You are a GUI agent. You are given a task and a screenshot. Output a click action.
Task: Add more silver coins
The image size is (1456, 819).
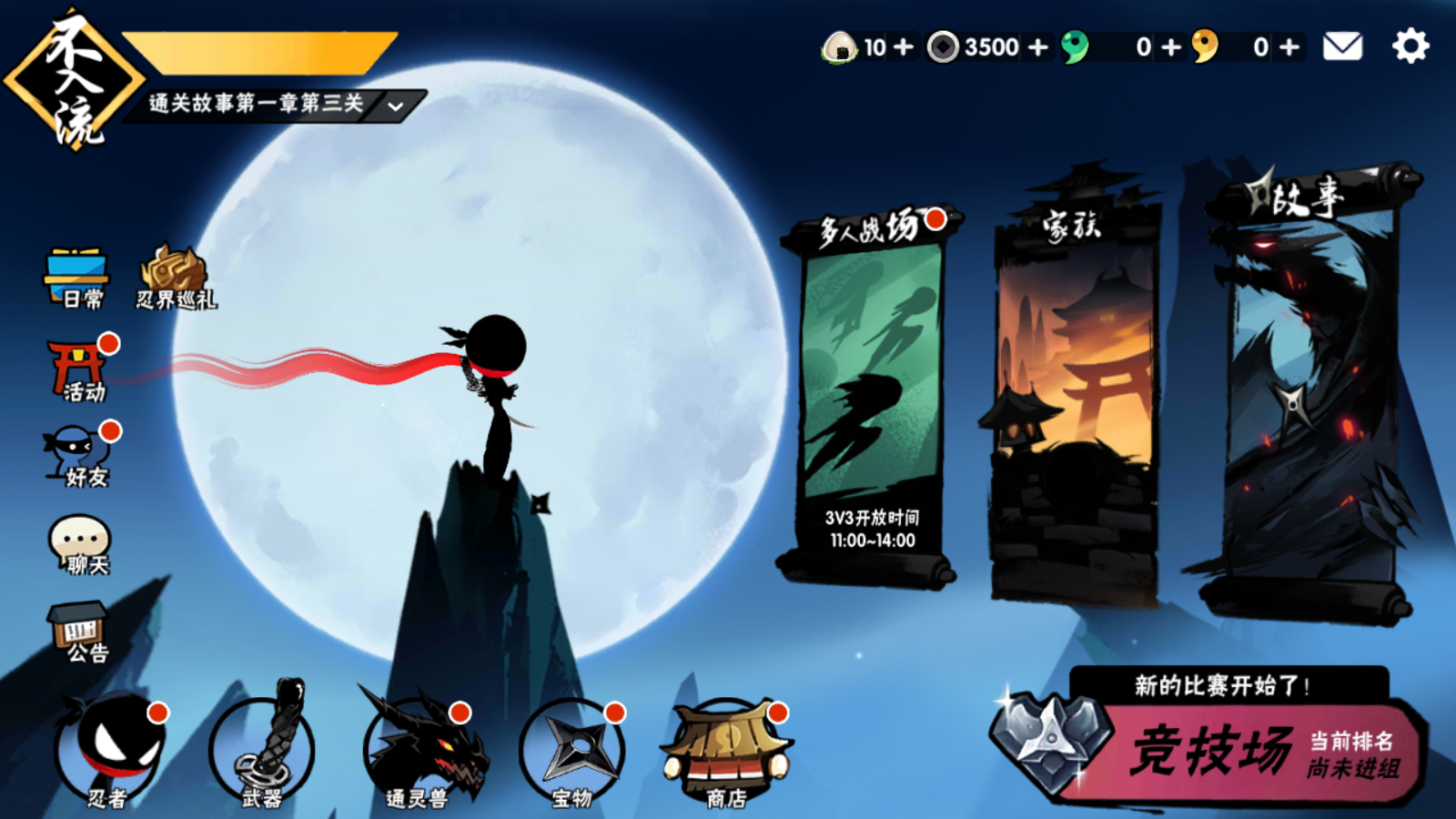1038,46
